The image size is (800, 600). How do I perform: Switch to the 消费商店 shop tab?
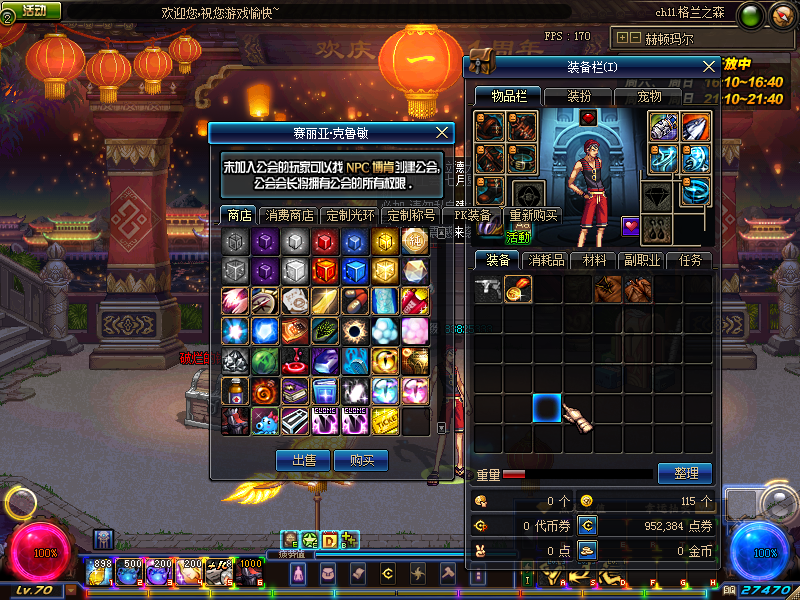(x=289, y=215)
